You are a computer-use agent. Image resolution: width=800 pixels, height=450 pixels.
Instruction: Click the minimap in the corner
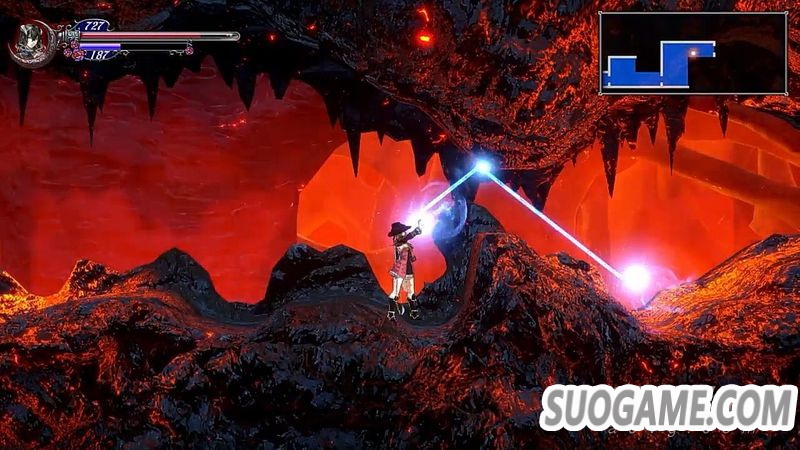(693, 53)
